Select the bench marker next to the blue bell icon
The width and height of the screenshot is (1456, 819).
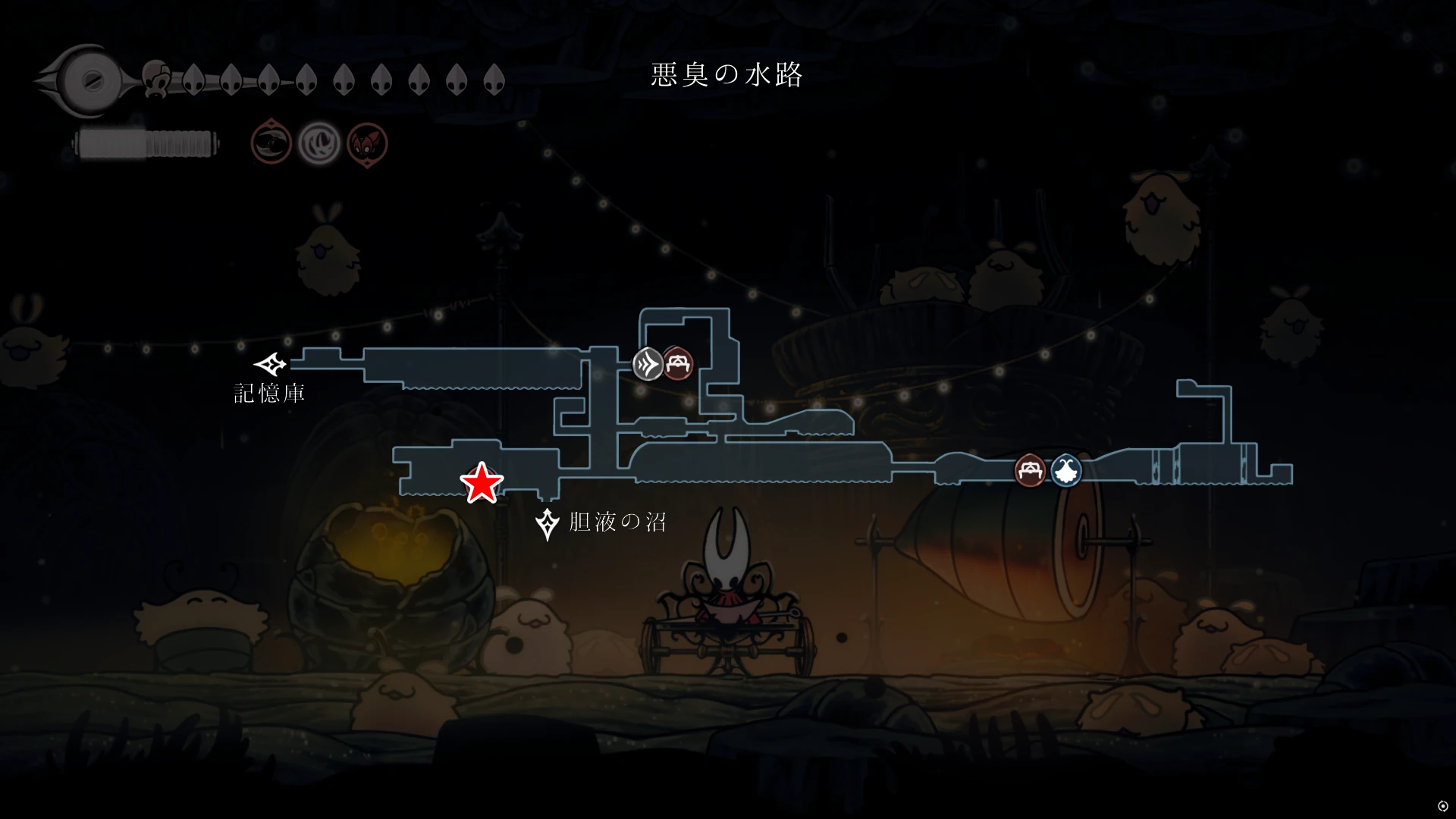coord(1030,471)
